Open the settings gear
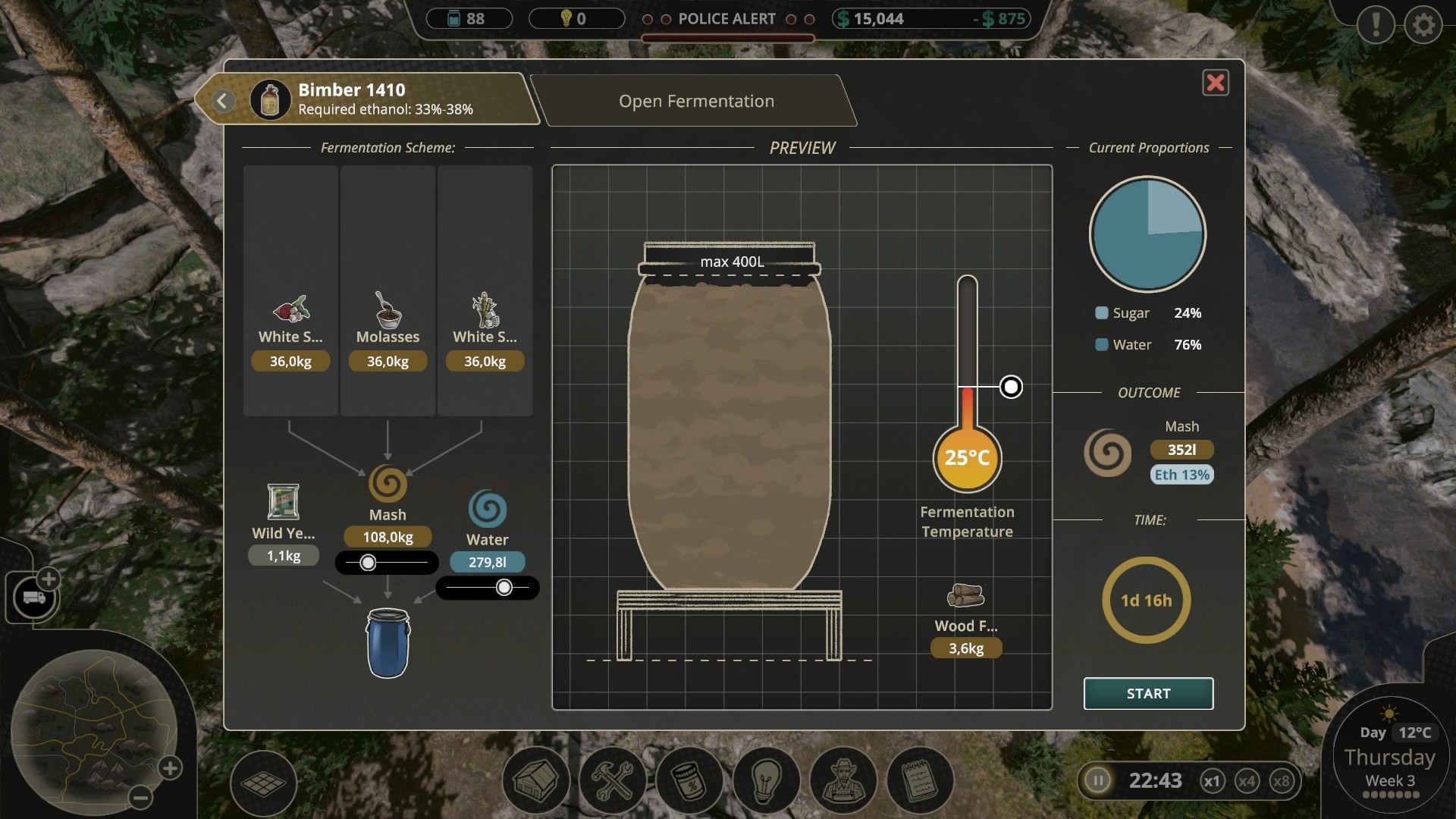This screenshot has height=819, width=1456. point(1423,25)
